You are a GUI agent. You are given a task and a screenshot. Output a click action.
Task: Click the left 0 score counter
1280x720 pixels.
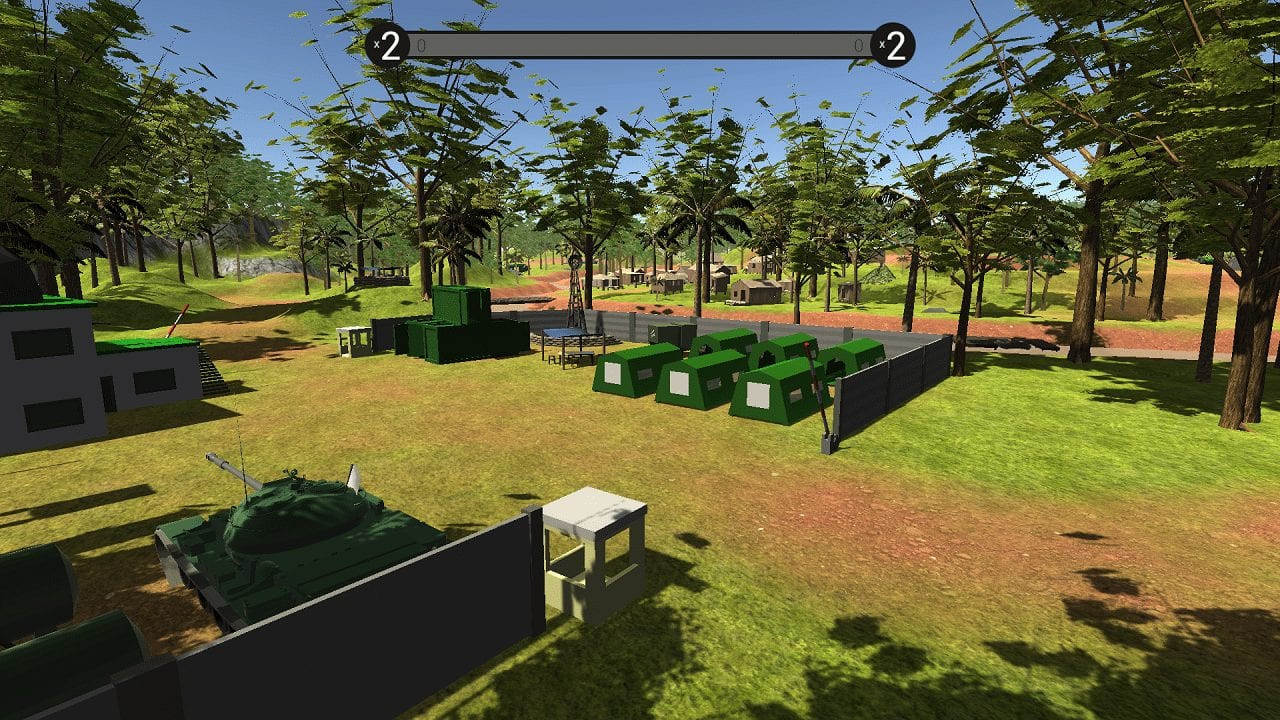click(x=422, y=45)
